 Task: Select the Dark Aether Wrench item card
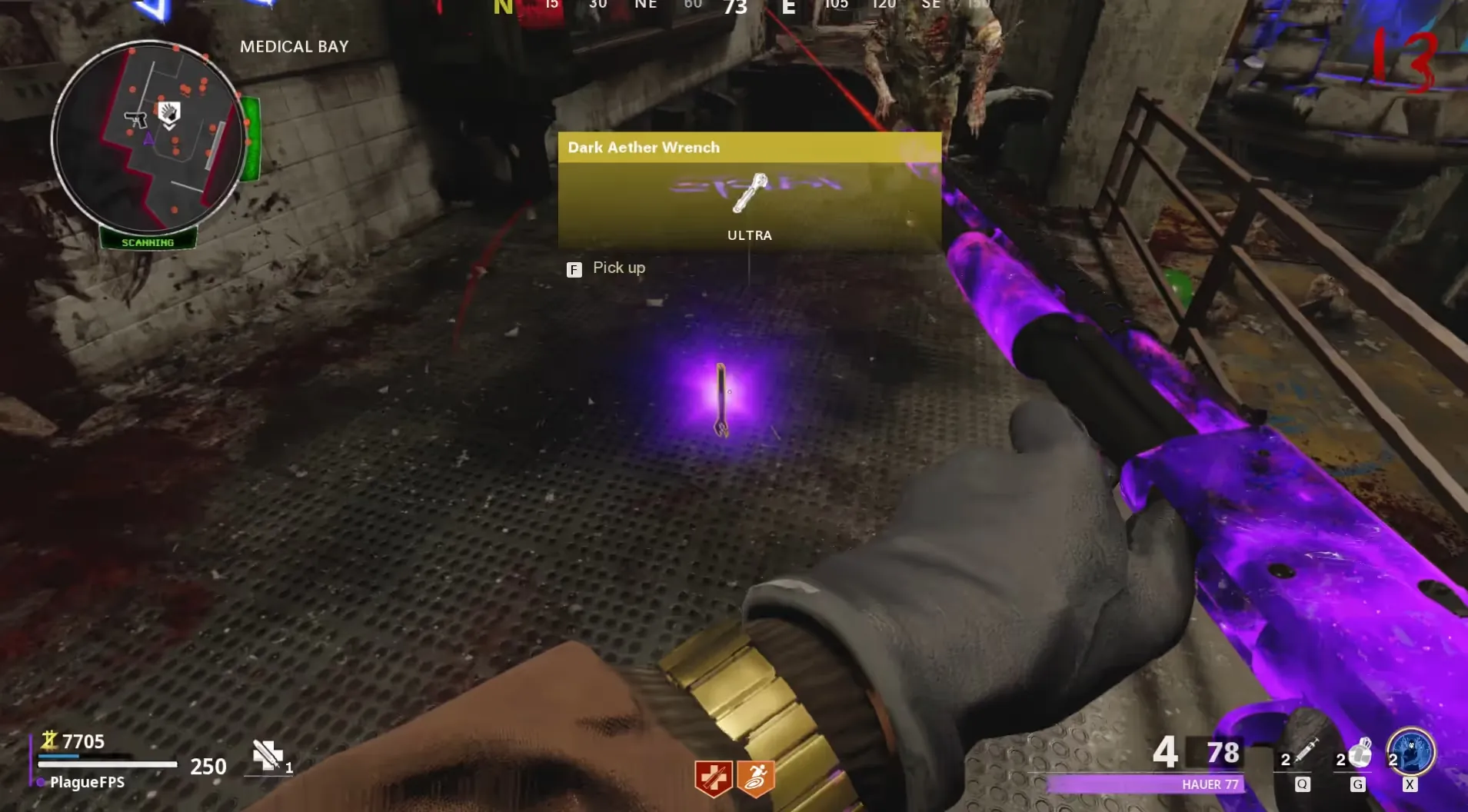[x=749, y=191]
